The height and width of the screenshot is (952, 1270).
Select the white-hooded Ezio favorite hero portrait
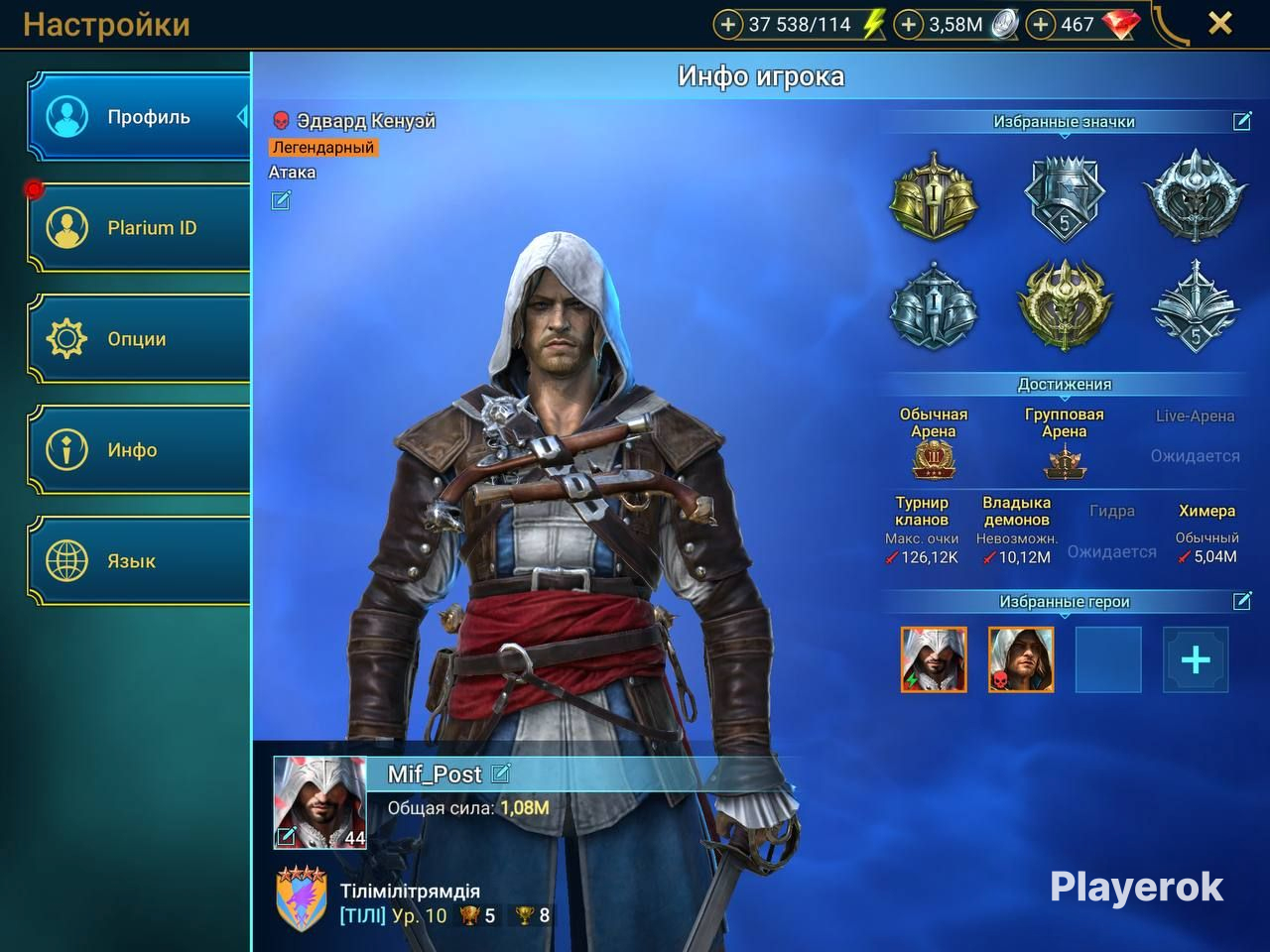pos(934,659)
